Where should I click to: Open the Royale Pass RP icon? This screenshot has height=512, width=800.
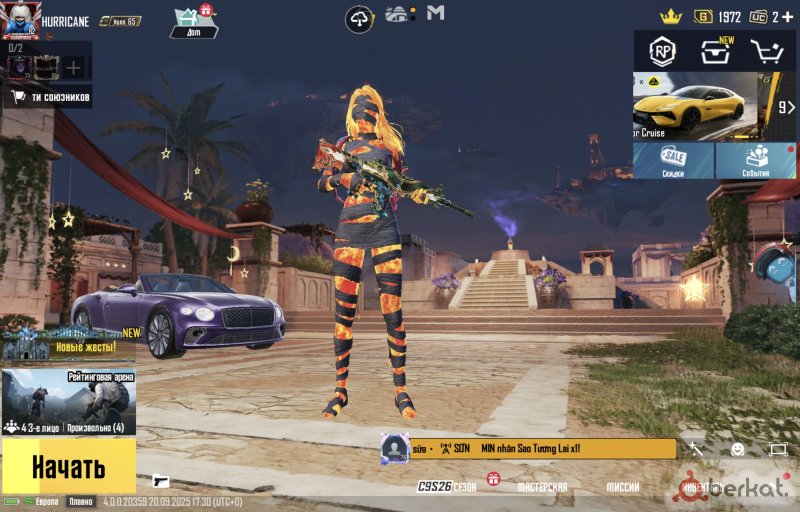click(x=661, y=51)
